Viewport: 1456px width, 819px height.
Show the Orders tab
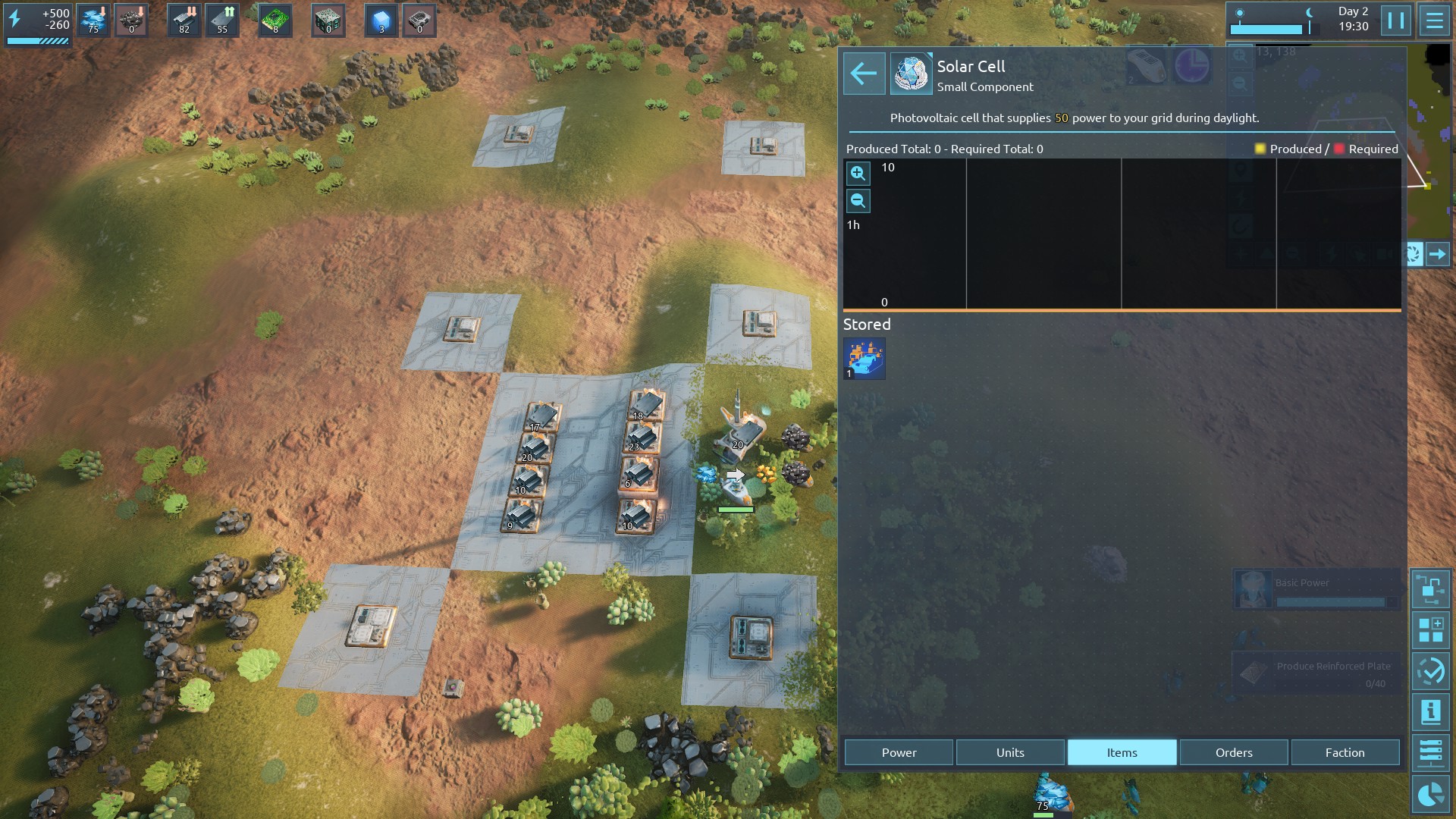(x=1234, y=752)
